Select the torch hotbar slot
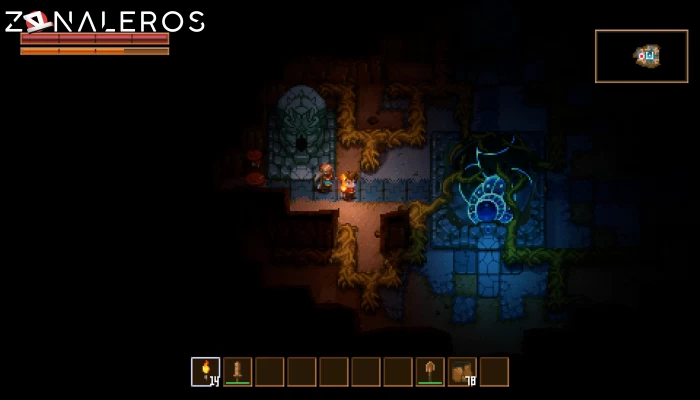The width and height of the screenshot is (700, 400). (206, 372)
